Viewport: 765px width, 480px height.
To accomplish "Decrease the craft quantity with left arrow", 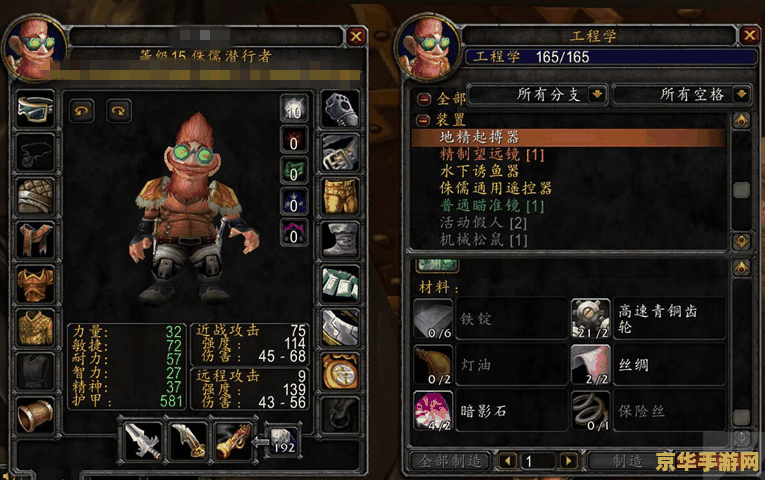I will tap(507, 461).
